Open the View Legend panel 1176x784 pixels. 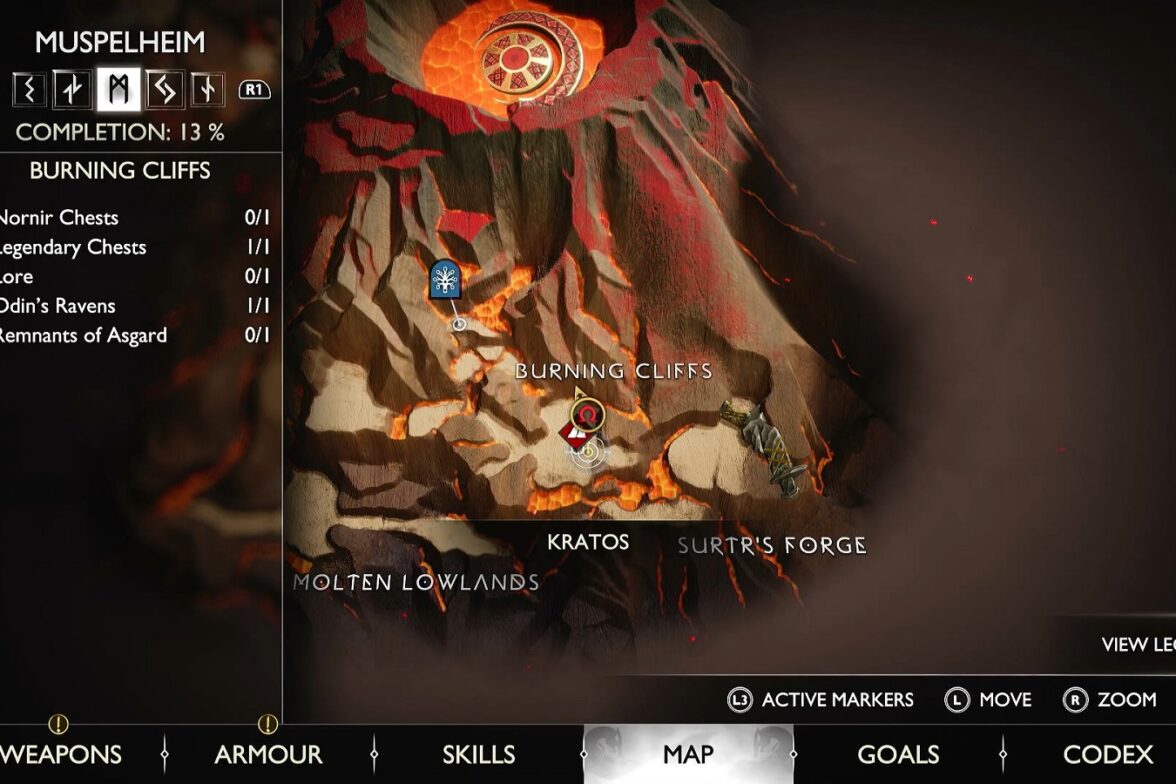[x=1137, y=645]
